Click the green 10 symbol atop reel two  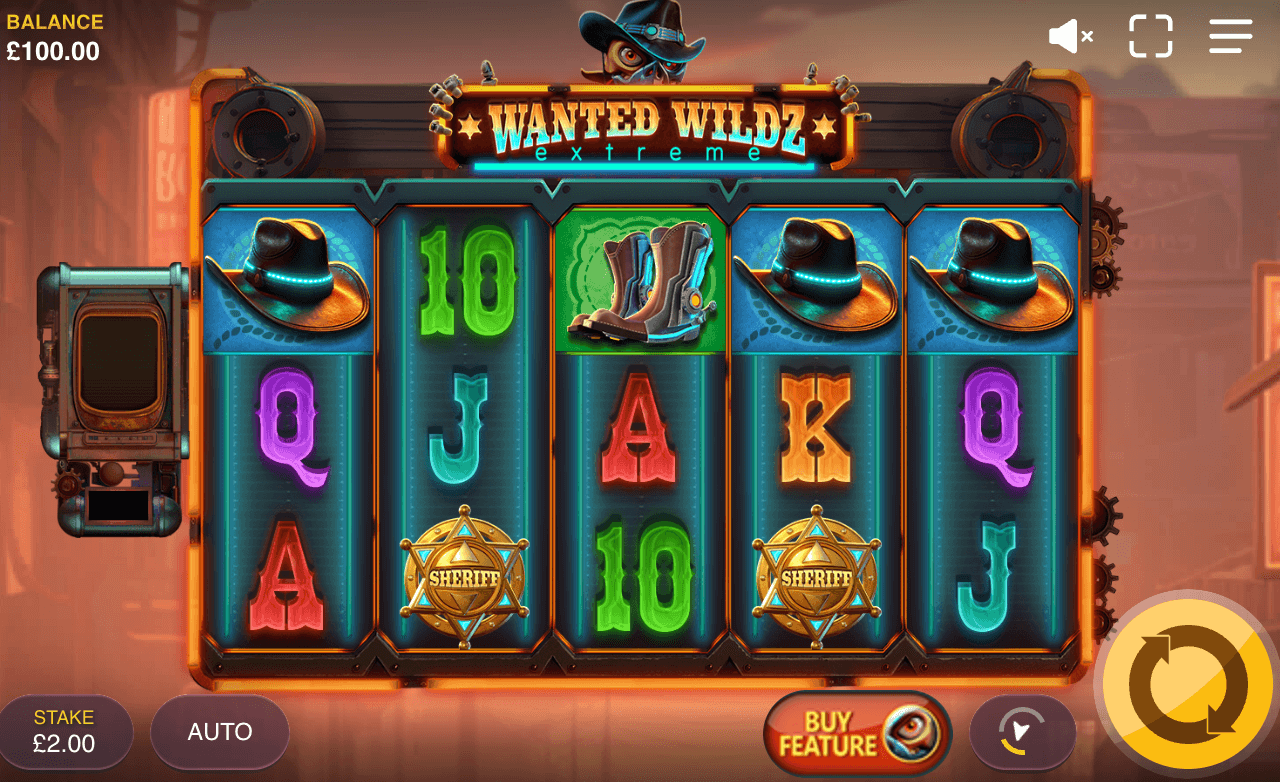click(x=462, y=280)
